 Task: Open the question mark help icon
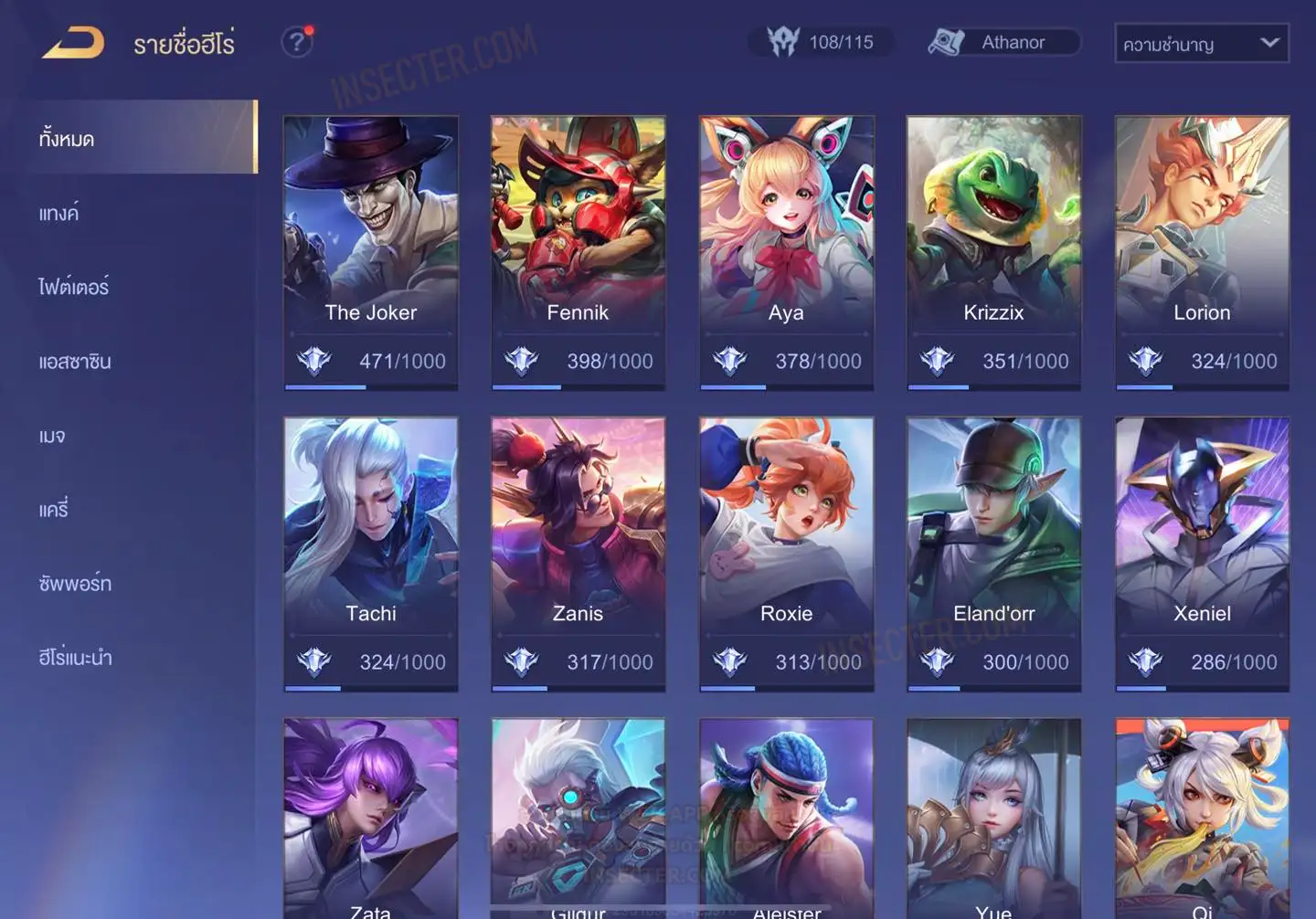pyautogui.click(x=296, y=42)
